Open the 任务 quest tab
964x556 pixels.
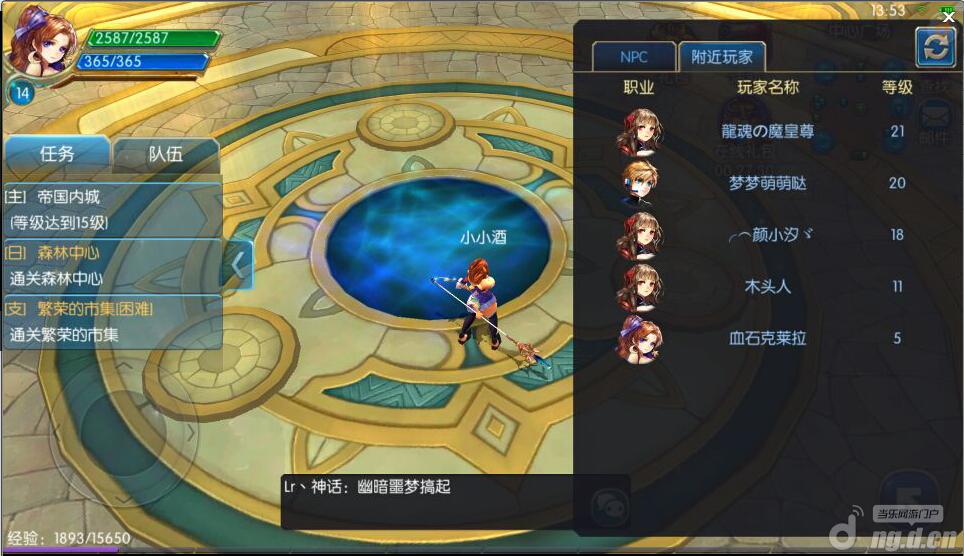click(57, 154)
